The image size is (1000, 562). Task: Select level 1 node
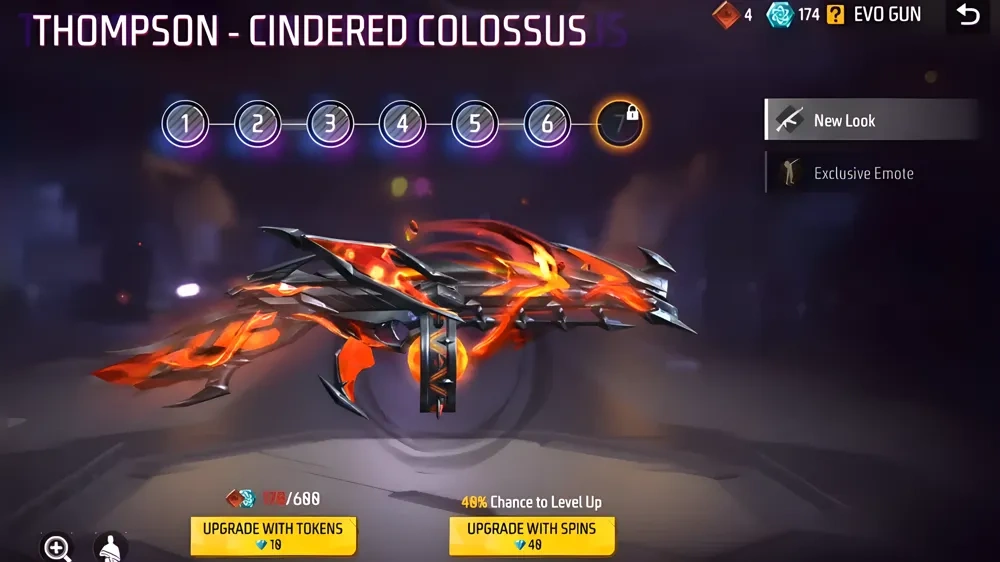pyautogui.click(x=185, y=125)
